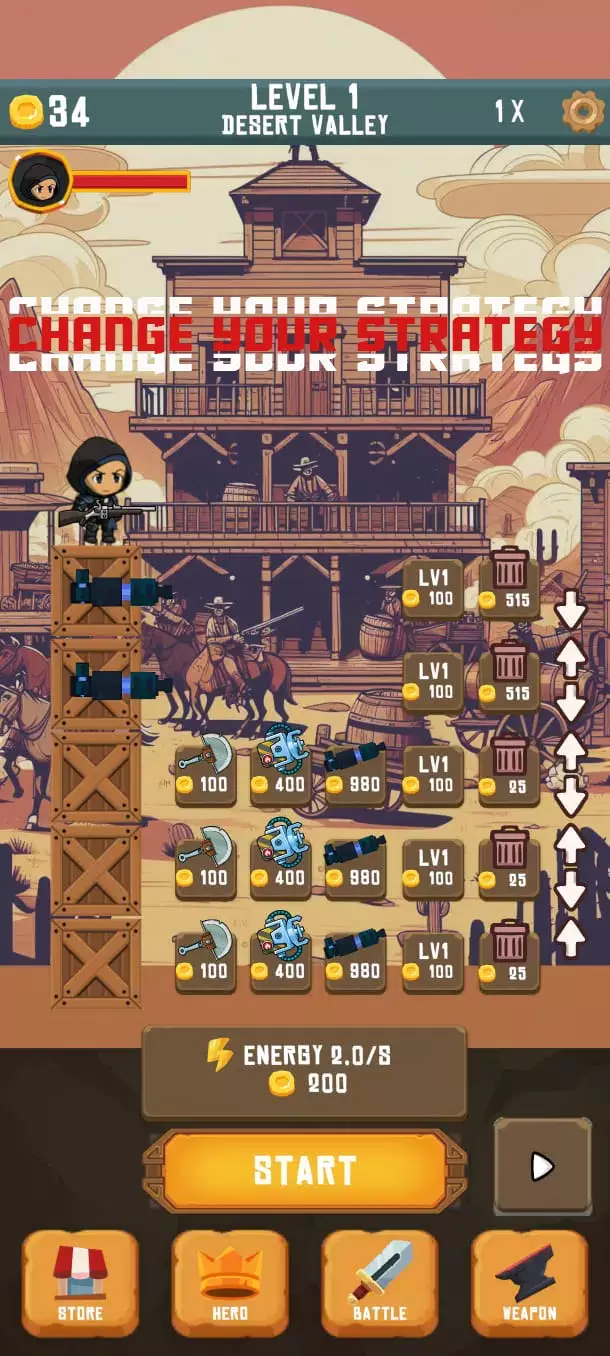Buy the Energy 2.0/s upgrade
The height and width of the screenshot is (1356, 610).
point(304,1071)
